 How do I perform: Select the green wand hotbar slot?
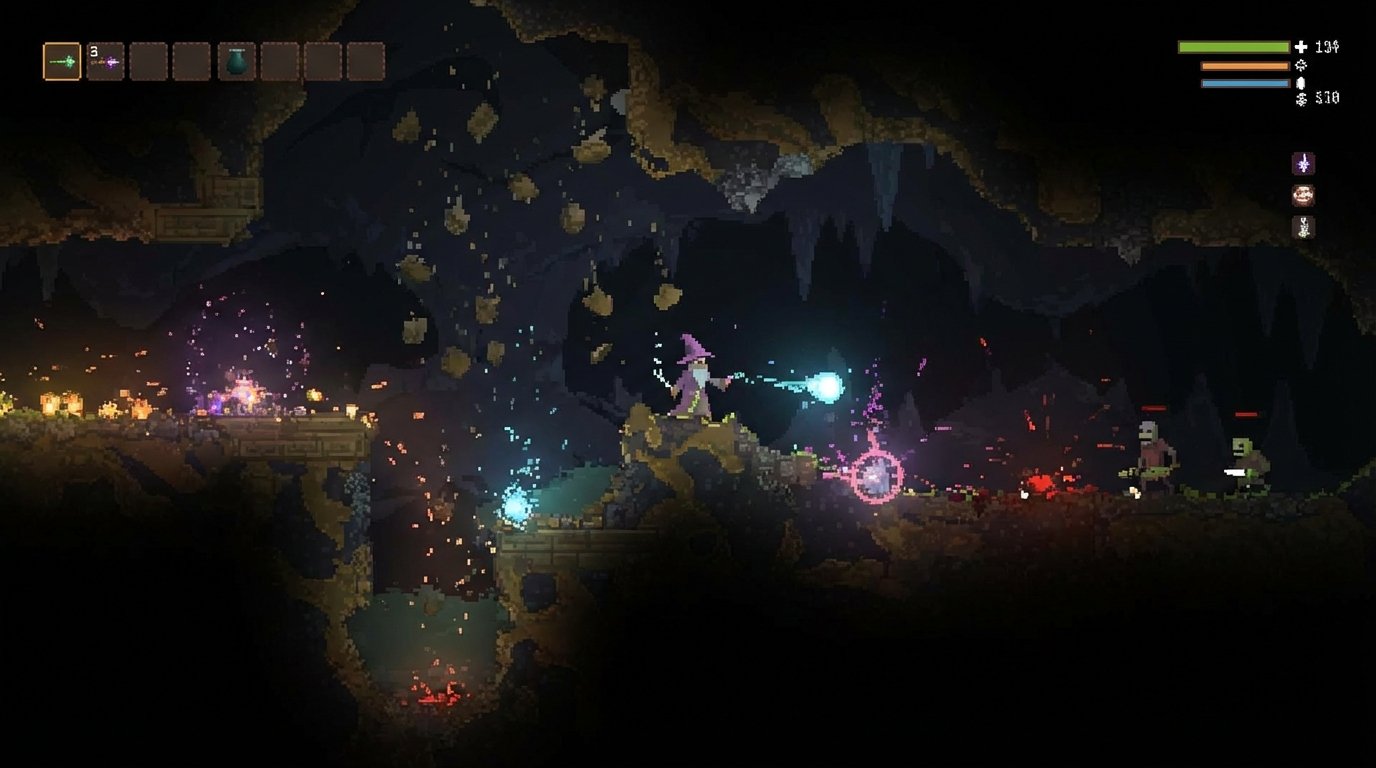[62, 62]
